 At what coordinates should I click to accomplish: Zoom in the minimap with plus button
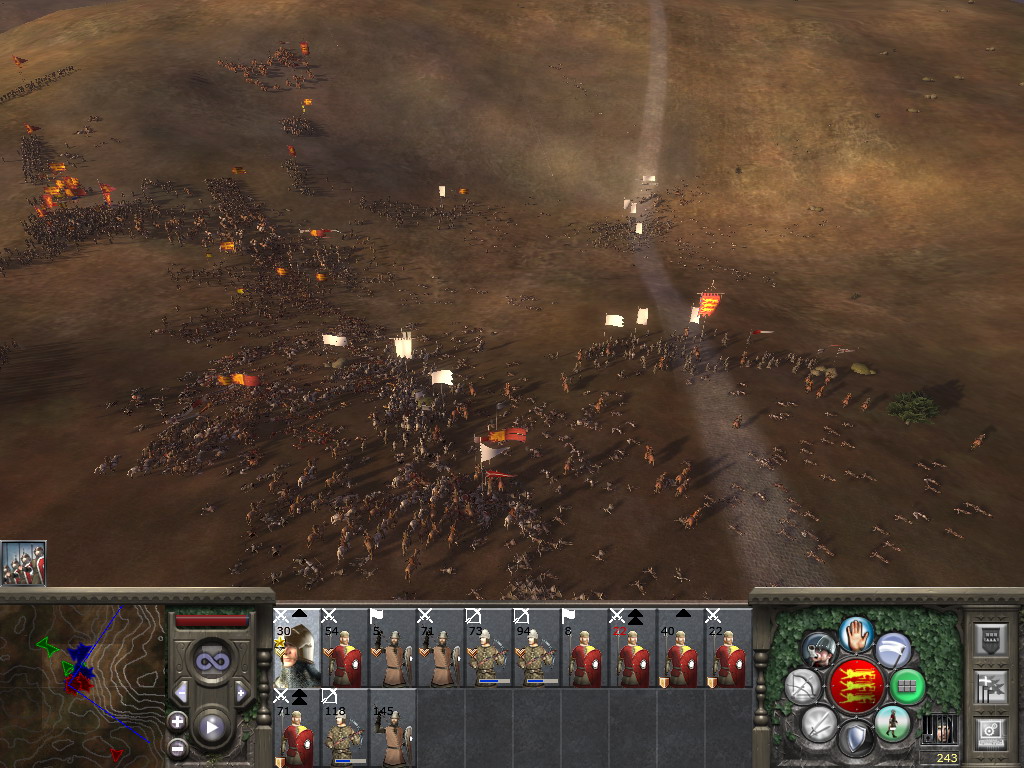tap(177, 720)
